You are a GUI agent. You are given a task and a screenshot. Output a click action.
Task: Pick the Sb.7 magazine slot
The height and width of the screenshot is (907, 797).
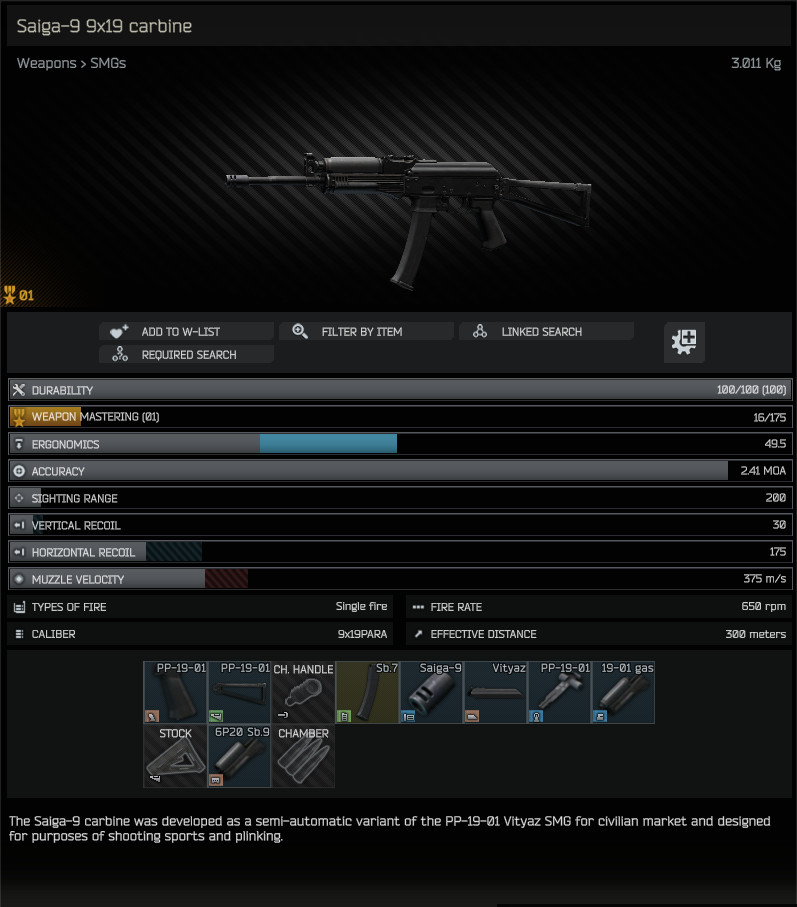(x=367, y=692)
